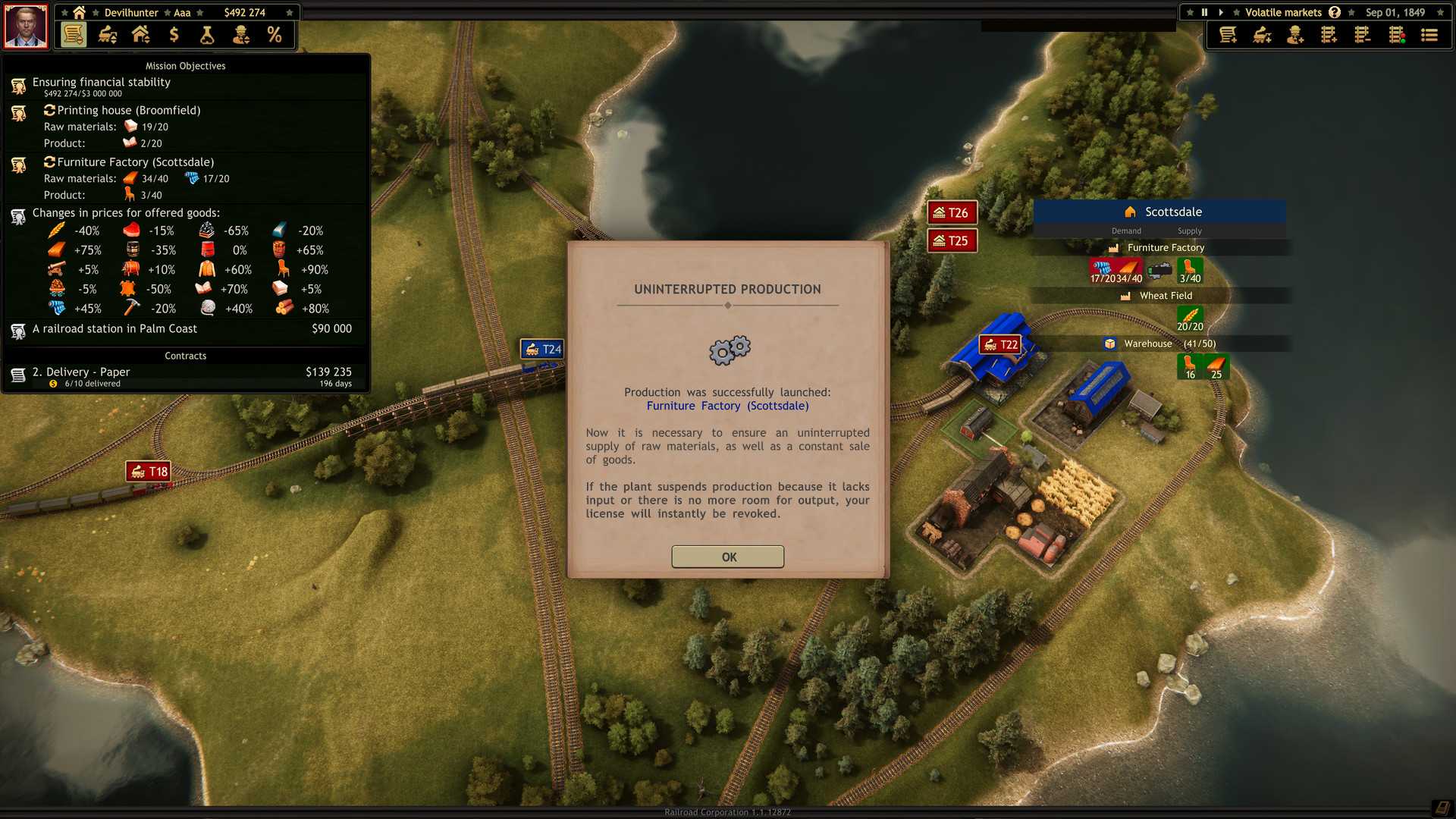
Task: Pause the game simulation
Action: tap(1203, 12)
